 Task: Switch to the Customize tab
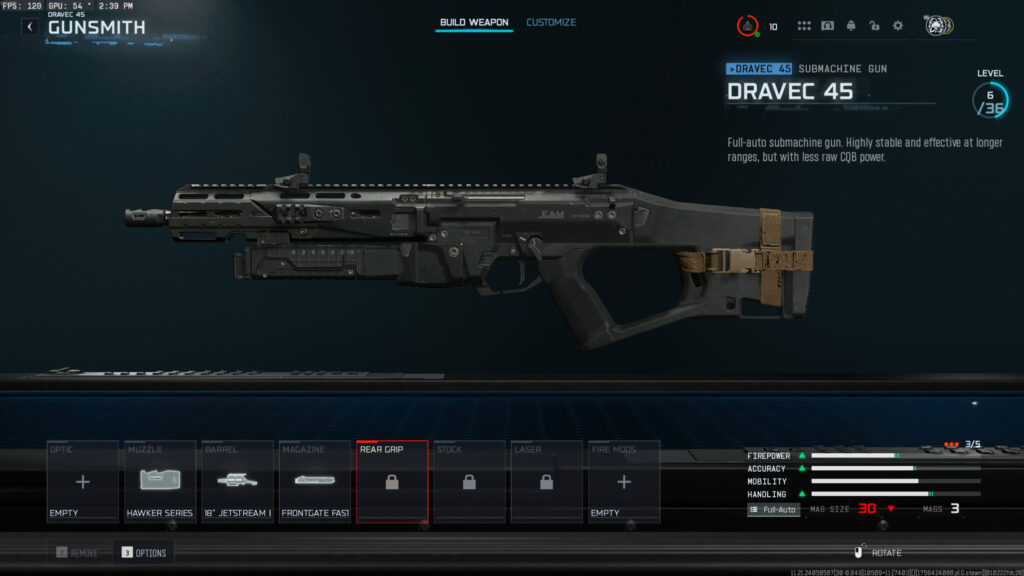coord(551,22)
